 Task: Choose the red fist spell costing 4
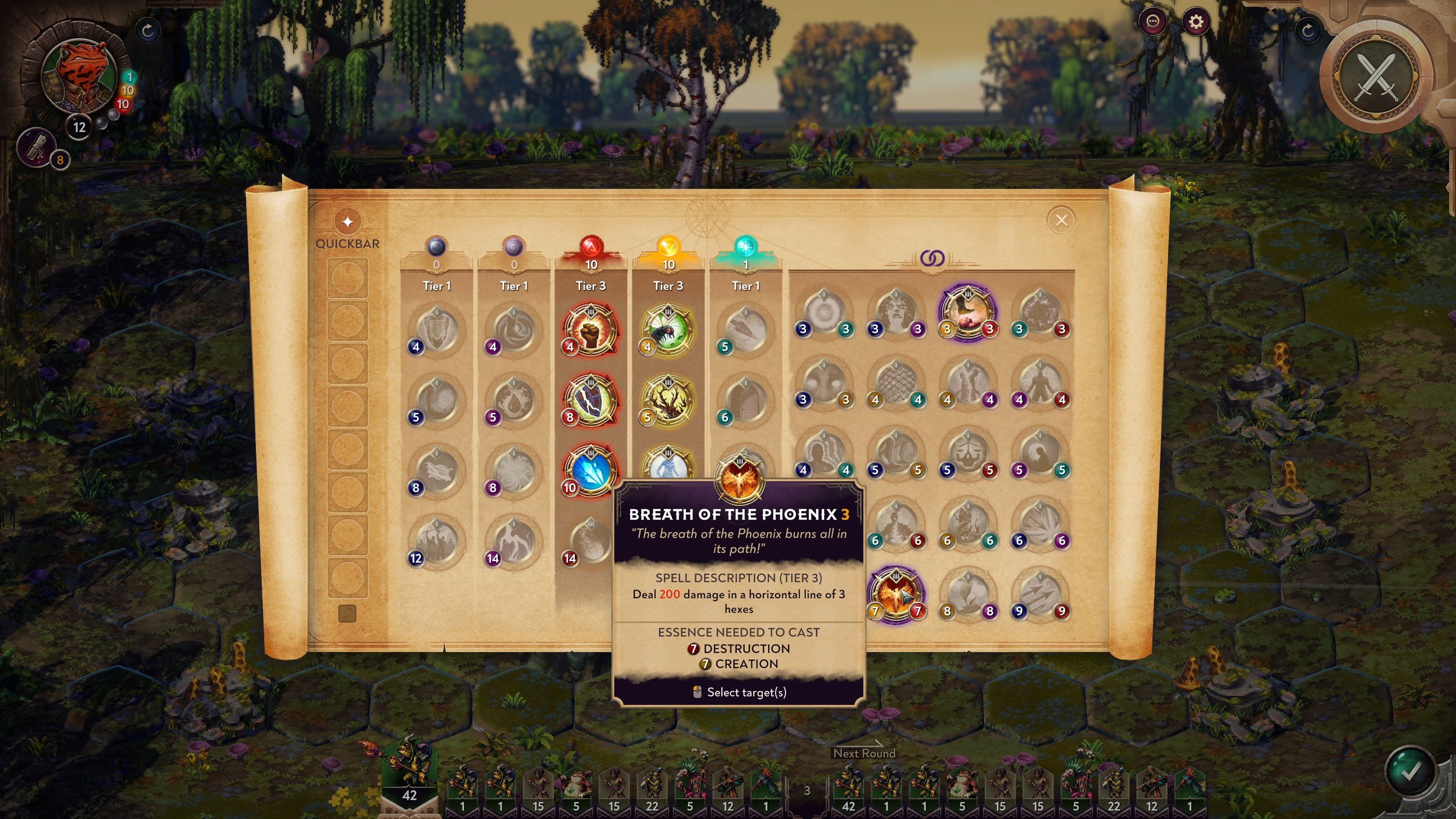[x=590, y=329]
